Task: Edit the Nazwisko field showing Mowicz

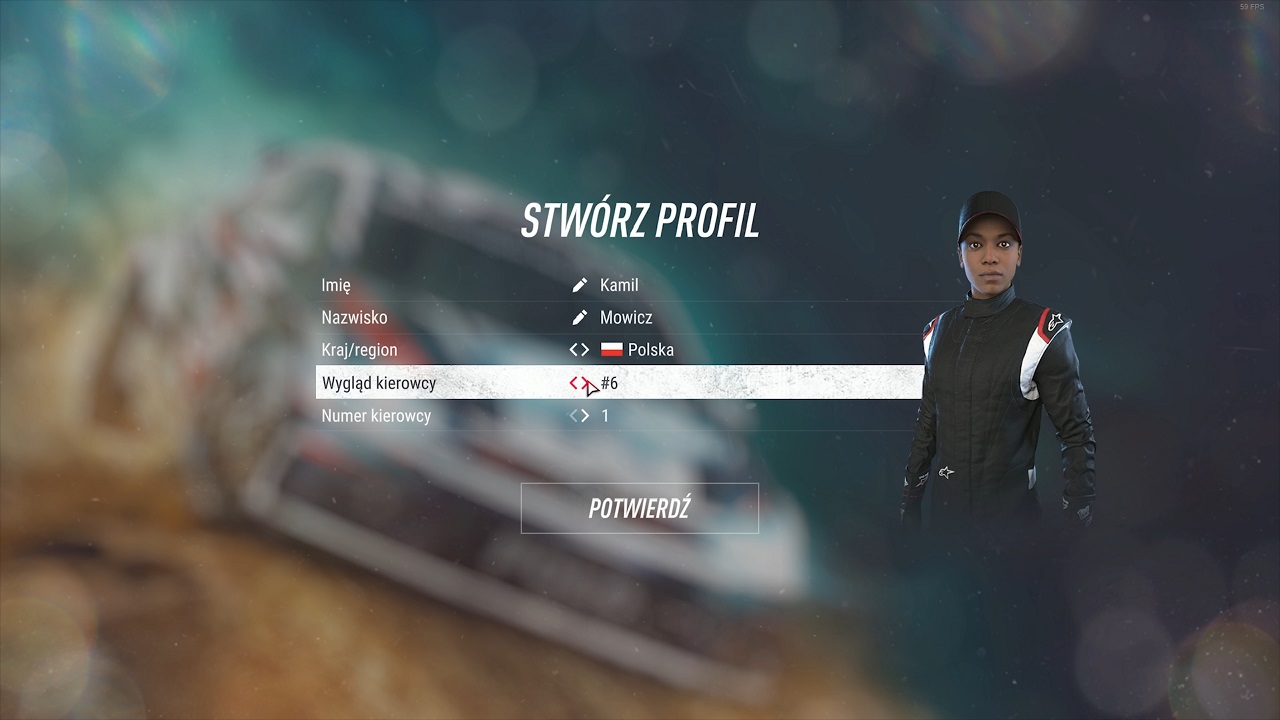Action: click(626, 318)
